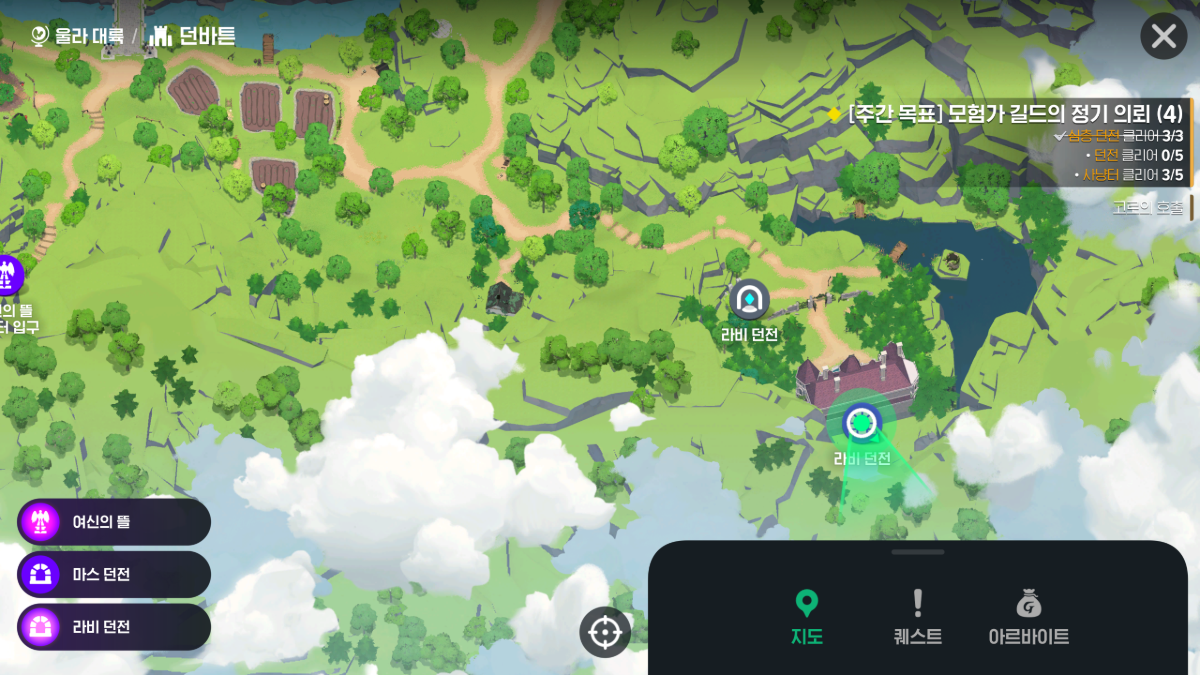The height and width of the screenshot is (675, 1200).
Task: Click the green player location marker
Action: pos(860,422)
